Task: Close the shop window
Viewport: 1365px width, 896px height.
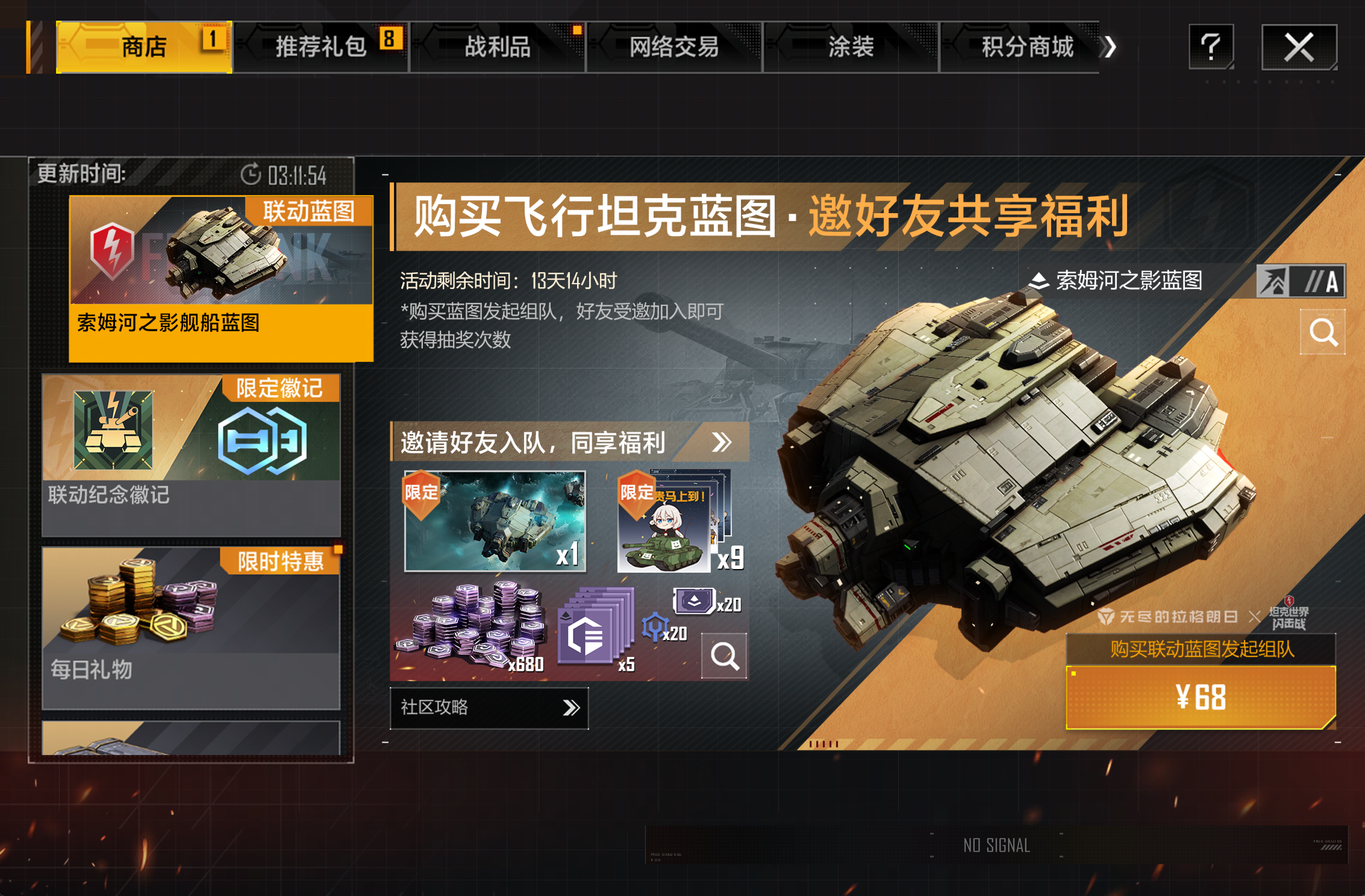Action: coord(1299,47)
